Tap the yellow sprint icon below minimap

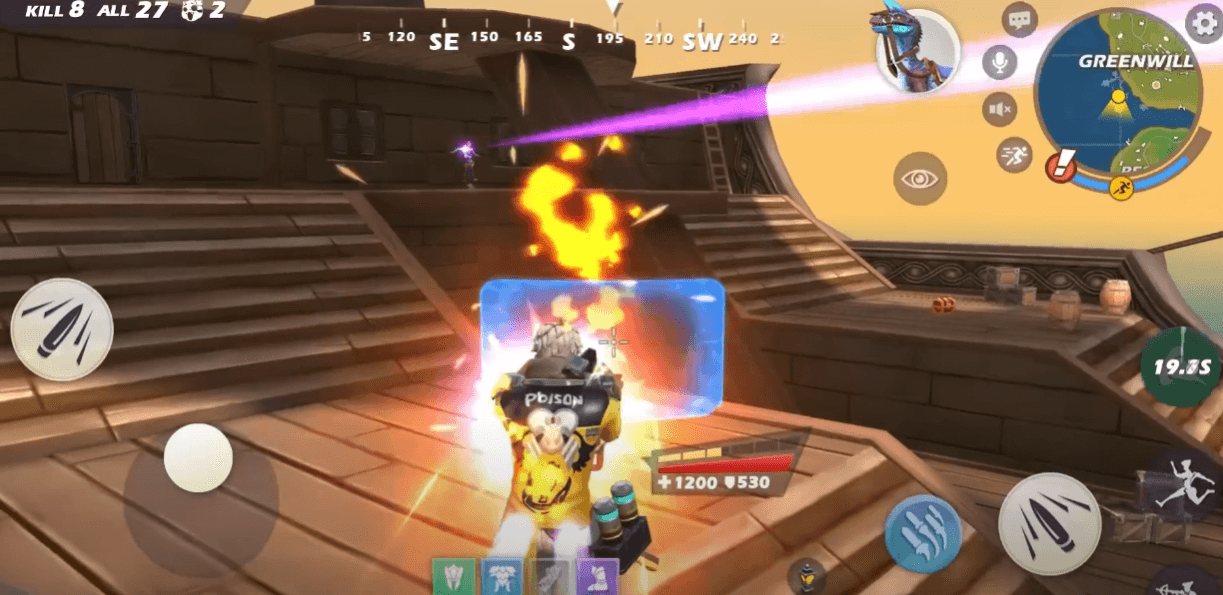1121,186
